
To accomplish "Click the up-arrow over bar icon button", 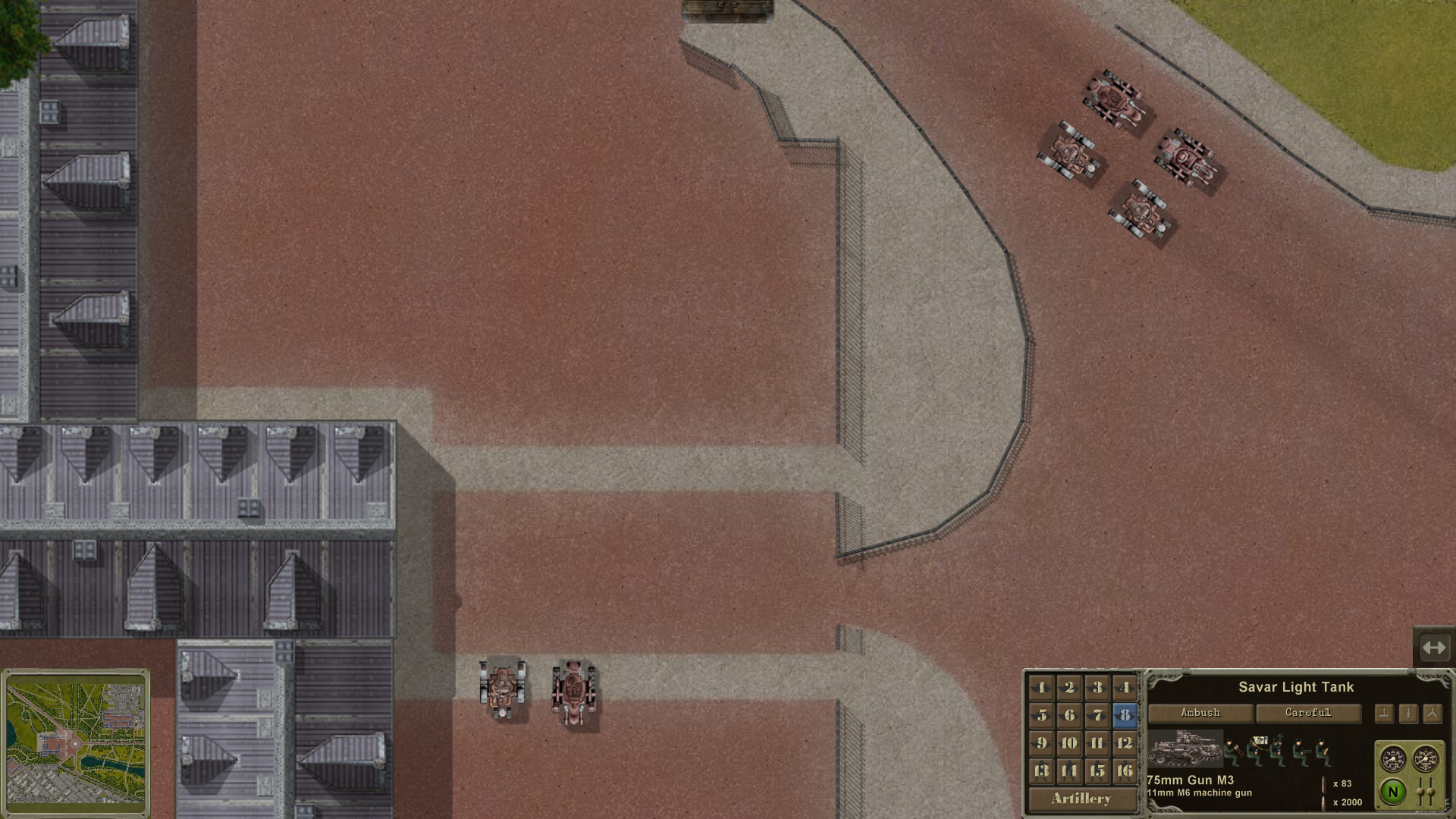I will [x=1384, y=714].
